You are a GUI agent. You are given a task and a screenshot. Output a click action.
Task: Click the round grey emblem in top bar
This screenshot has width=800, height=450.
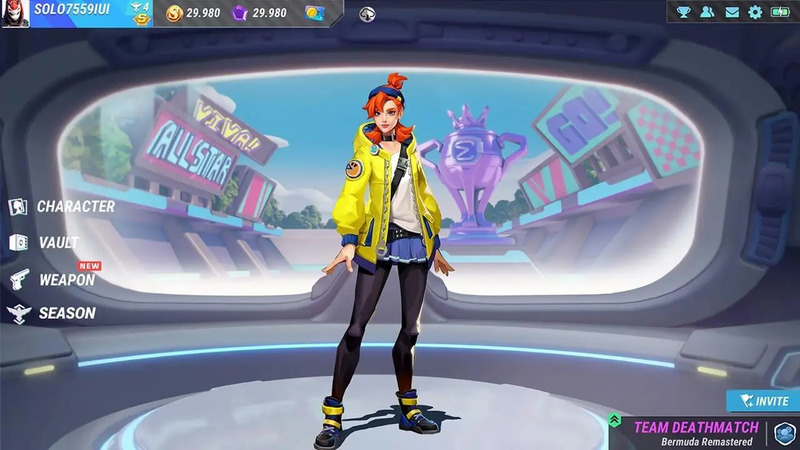point(367,13)
